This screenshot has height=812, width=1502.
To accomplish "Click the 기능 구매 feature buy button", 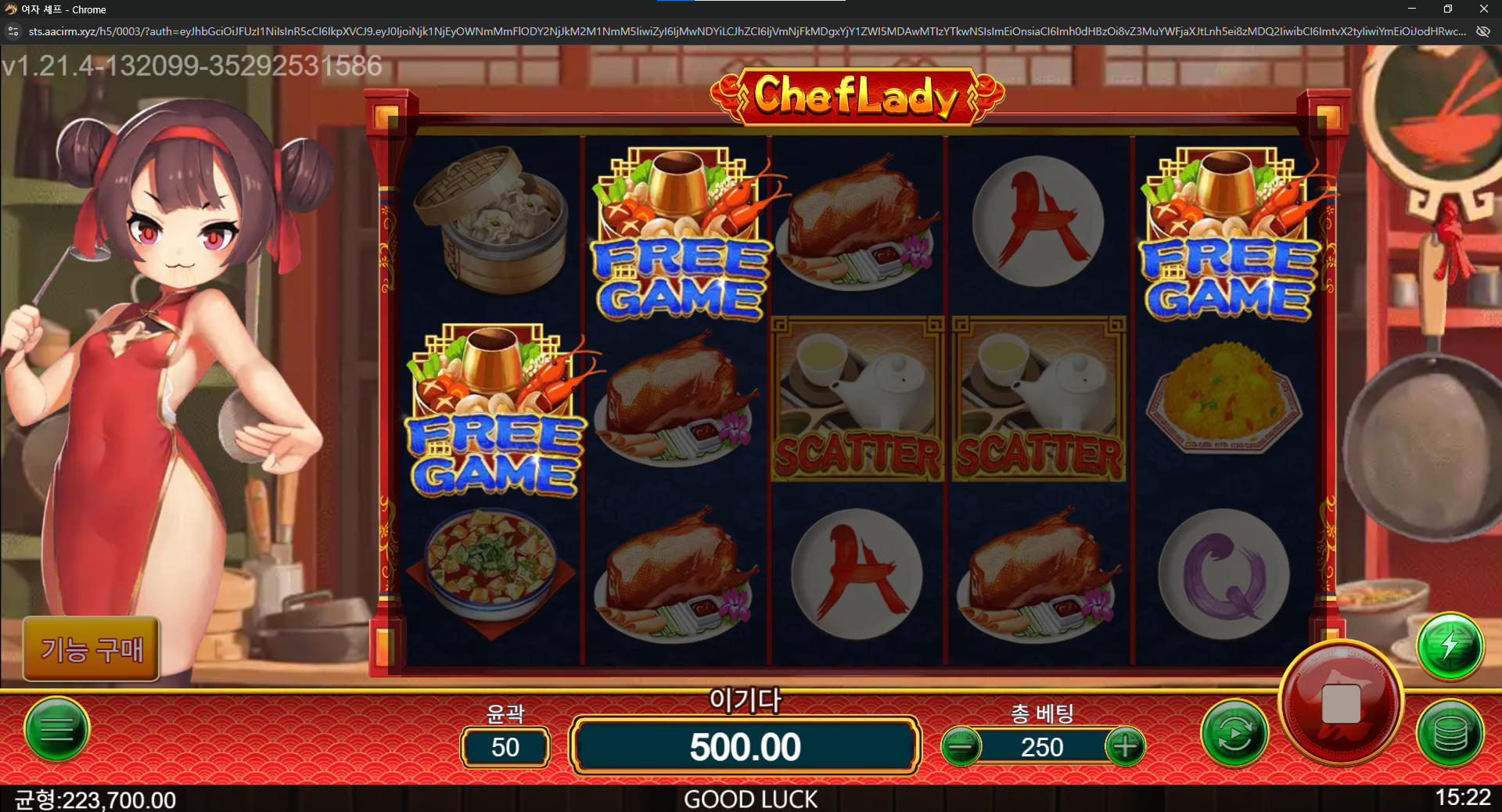I will point(92,649).
